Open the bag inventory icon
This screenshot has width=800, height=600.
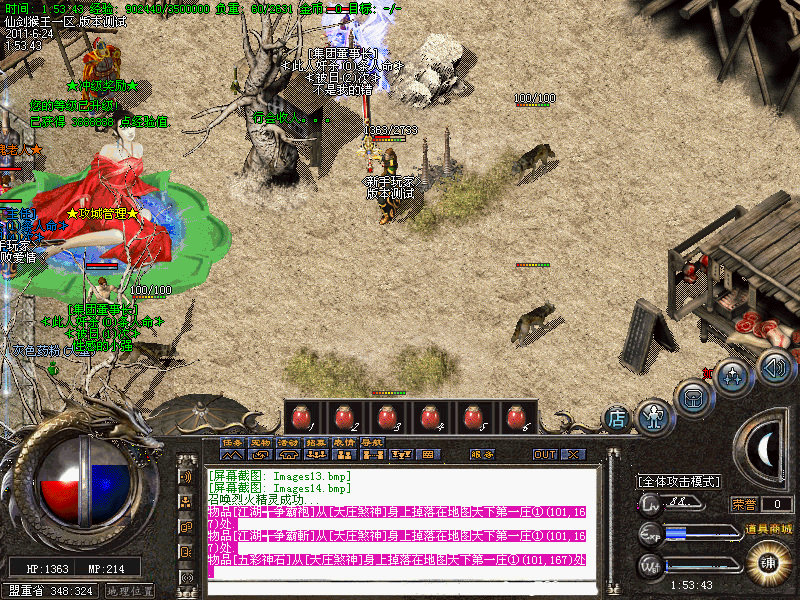pyautogui.click(x=693, y=396)
